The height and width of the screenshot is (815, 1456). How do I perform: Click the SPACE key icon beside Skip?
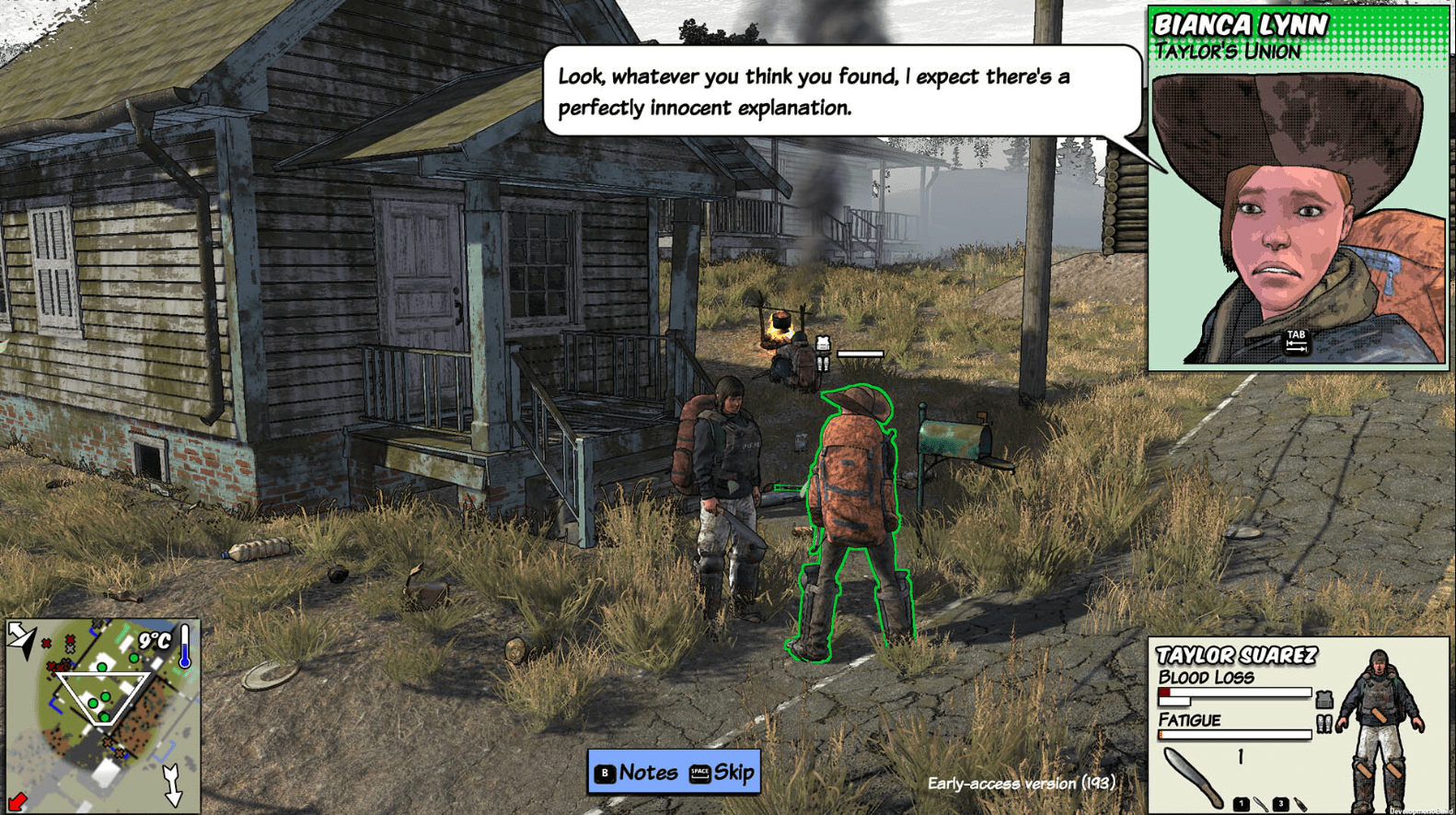click(700, 774)
